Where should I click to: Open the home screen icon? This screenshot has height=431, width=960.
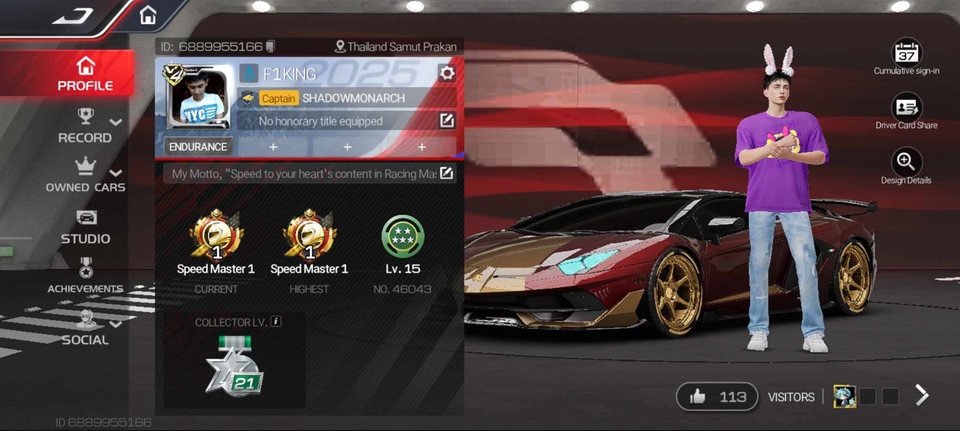coord(148,16)
